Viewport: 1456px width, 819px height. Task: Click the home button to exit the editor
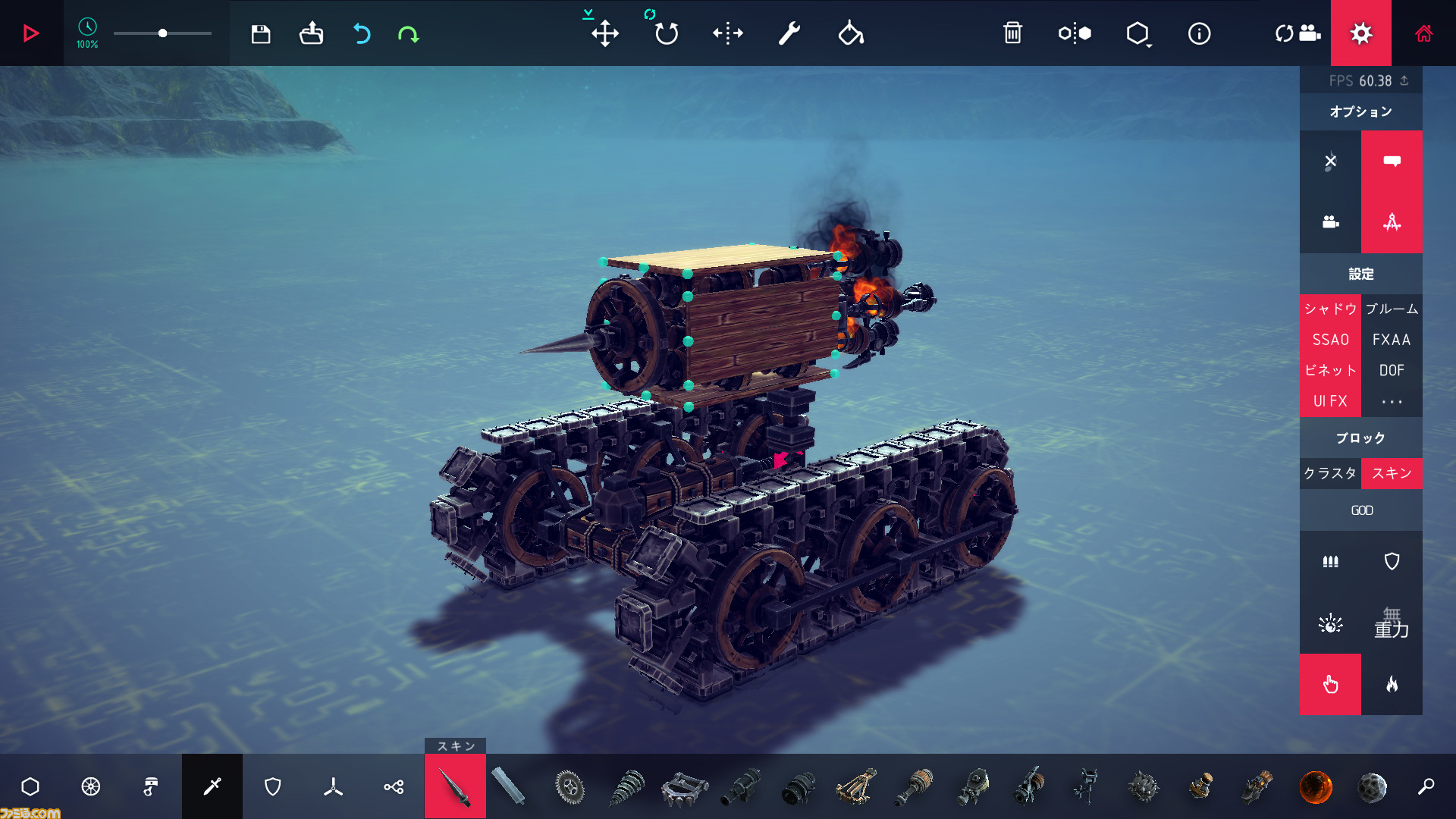coord(1425,33)
